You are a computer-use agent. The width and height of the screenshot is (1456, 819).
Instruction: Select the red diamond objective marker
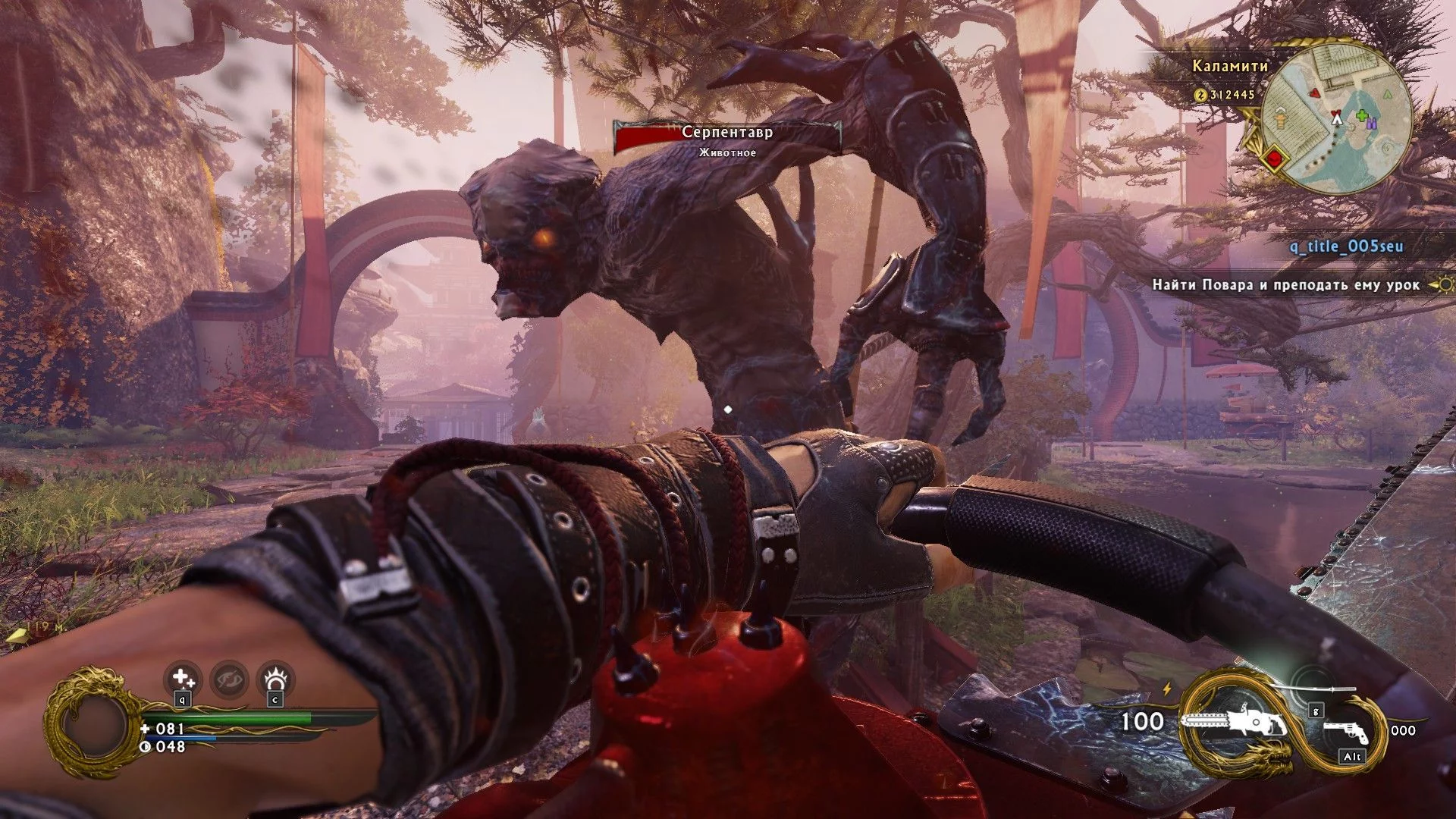(x=1275, y=159)
